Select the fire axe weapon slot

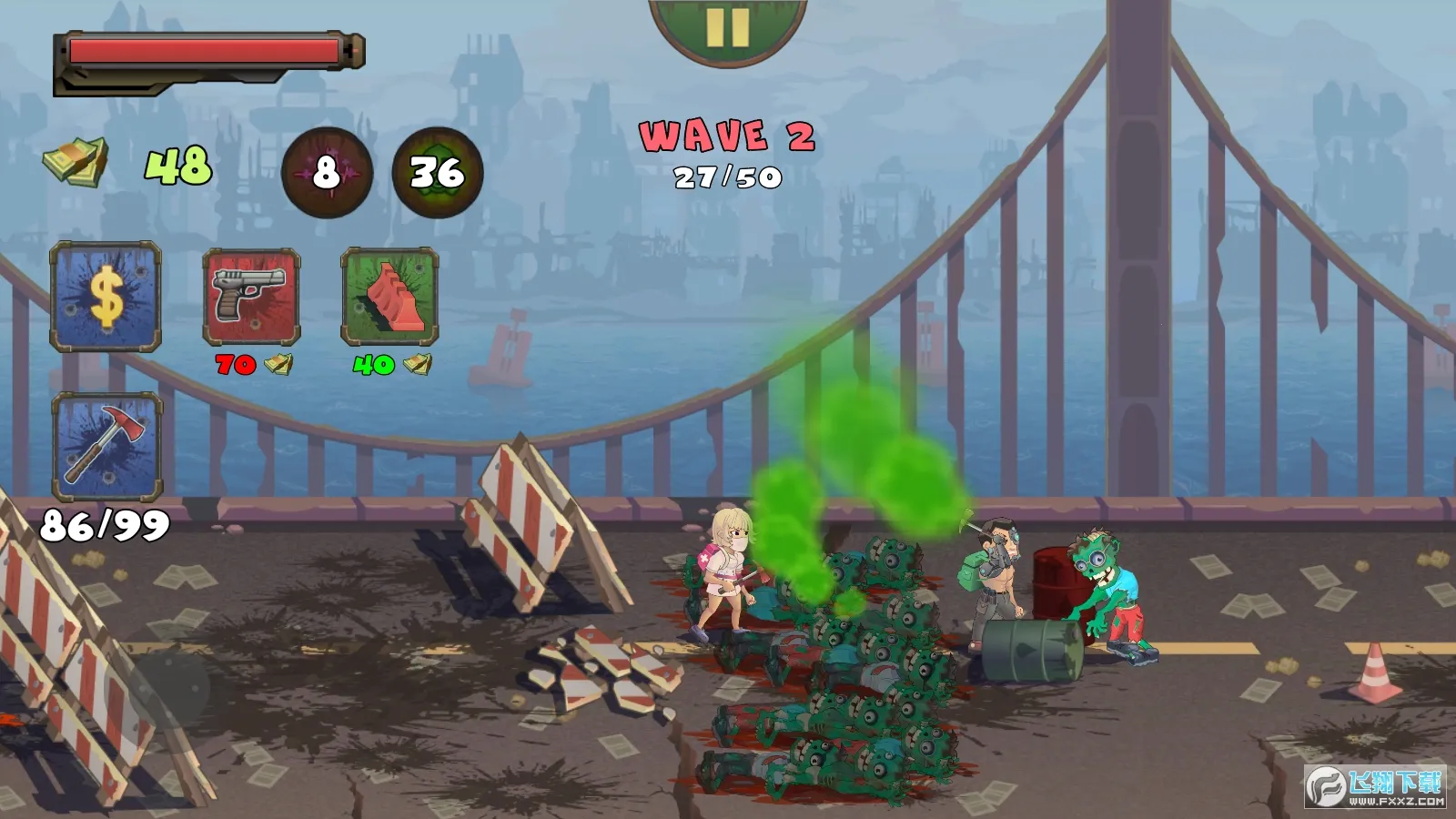[107, 446]
